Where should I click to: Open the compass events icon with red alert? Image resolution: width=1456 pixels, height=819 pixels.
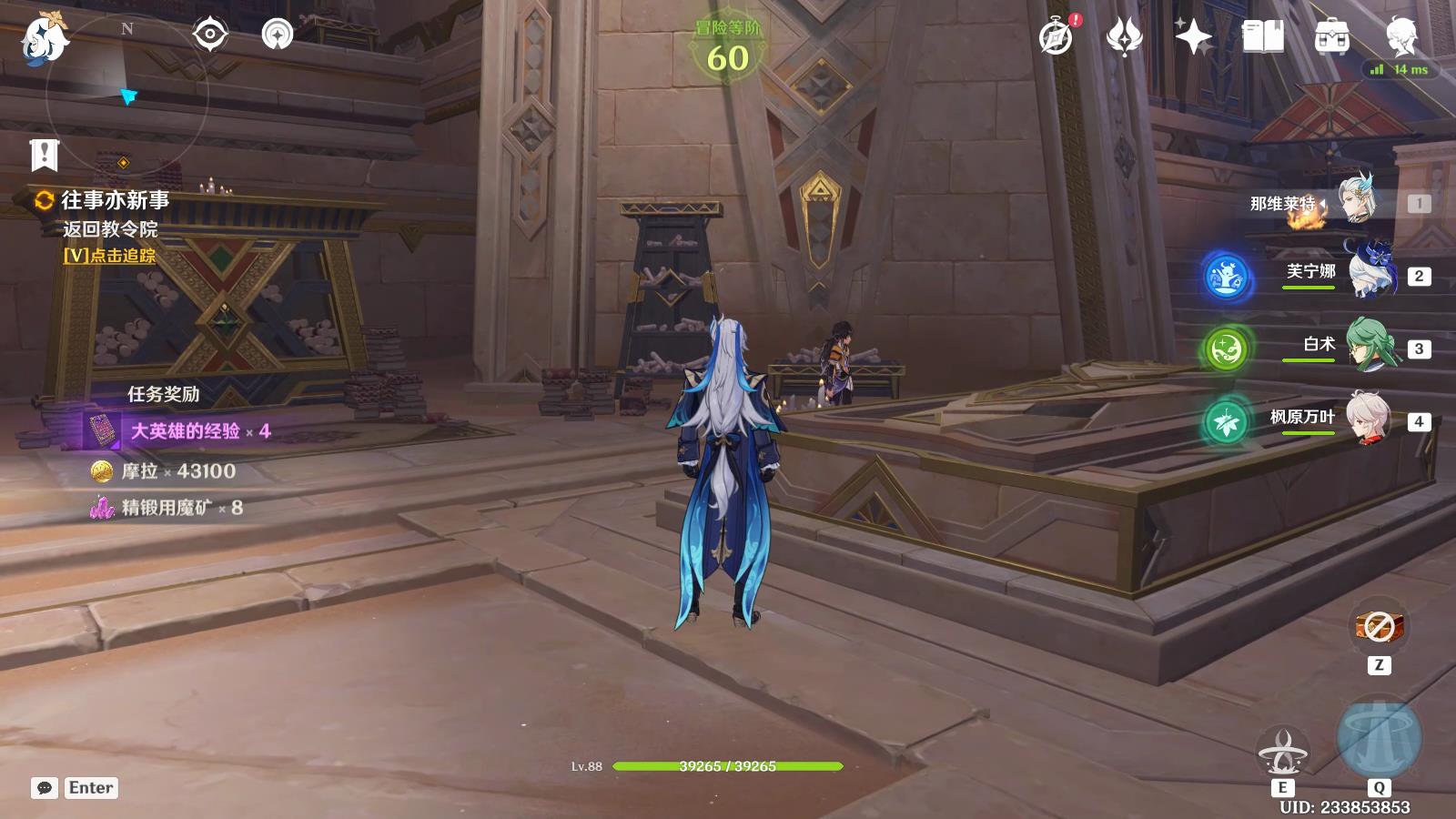pos(1057,37)
